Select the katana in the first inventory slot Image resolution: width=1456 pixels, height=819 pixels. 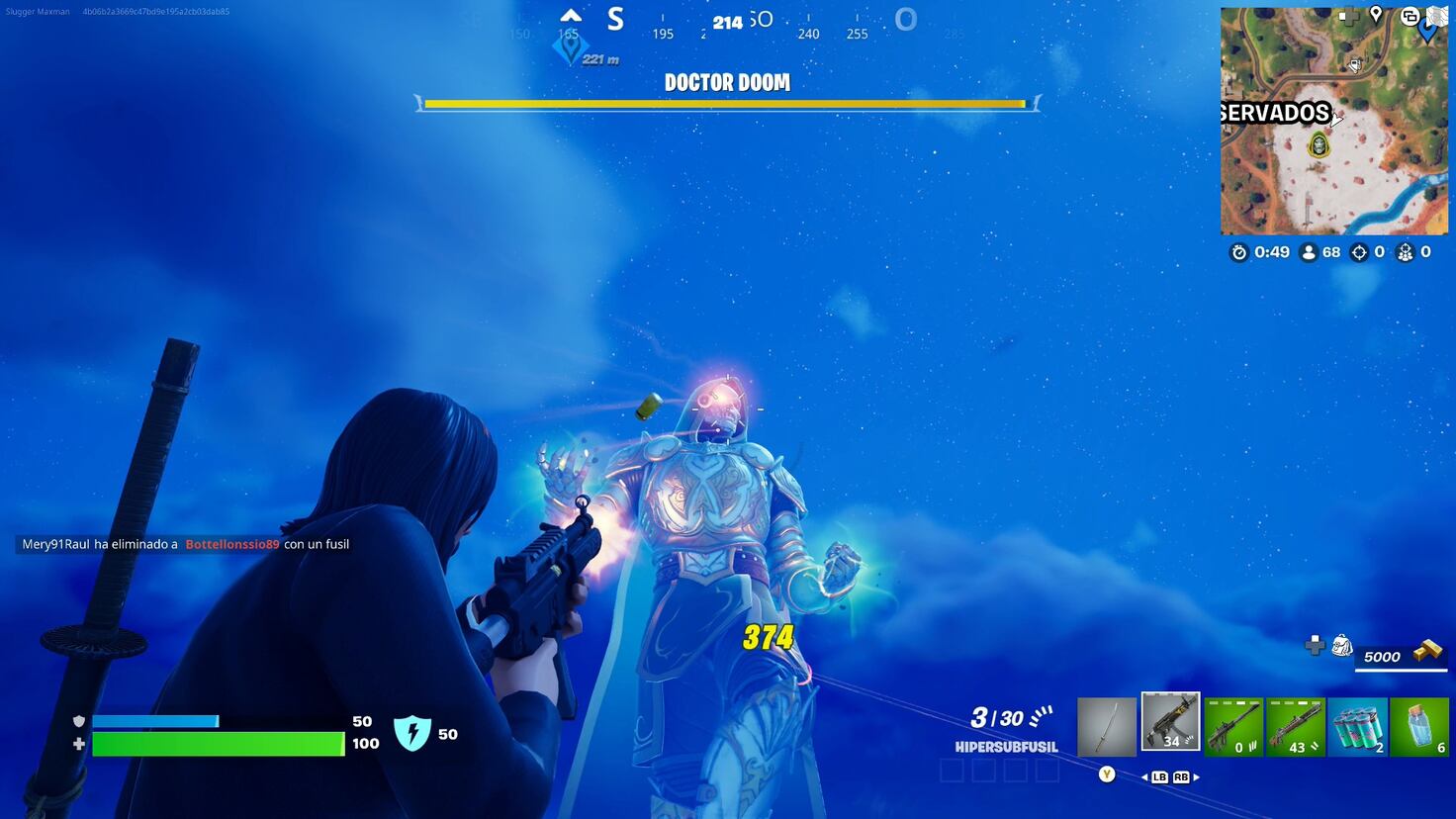[x=1107, y=725]
